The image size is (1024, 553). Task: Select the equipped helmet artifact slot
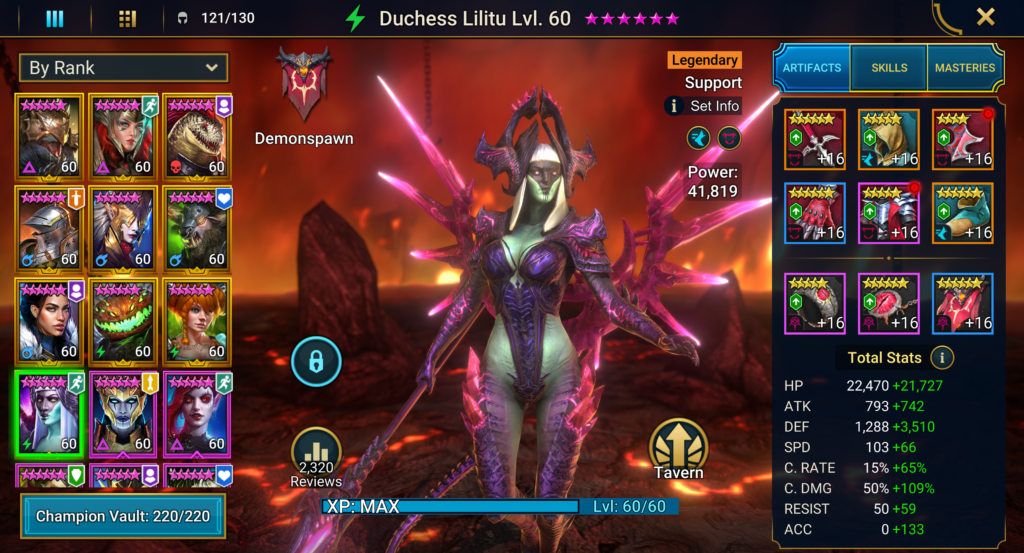[x=888, y=139]
